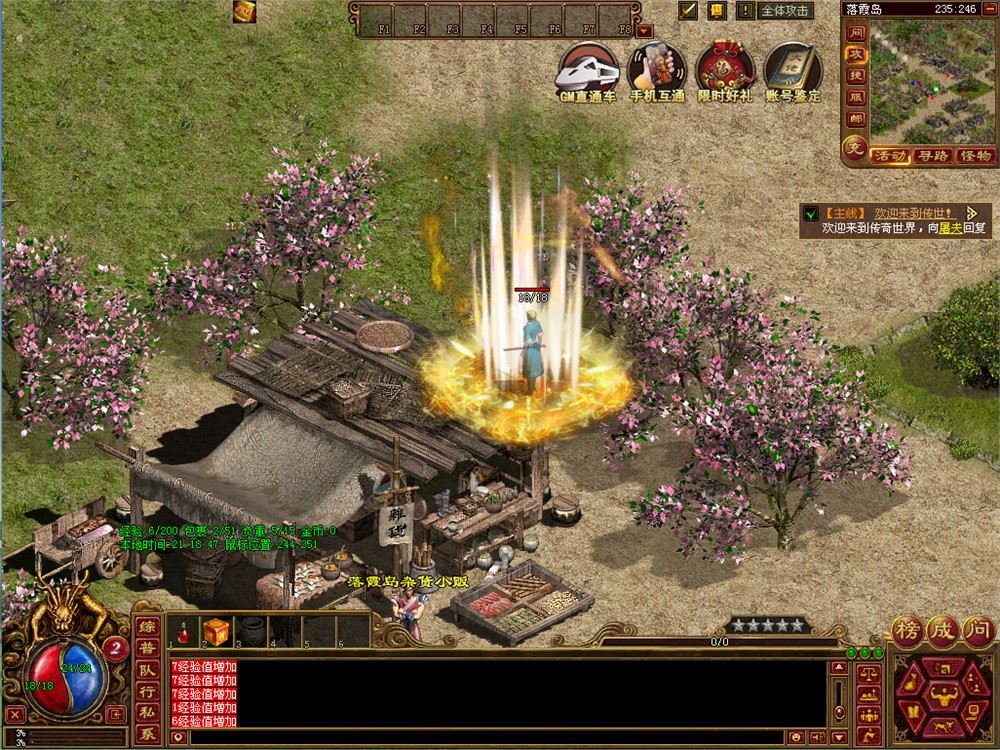
Task: Open the 账号鉴定 book icon
Action: pos(792,68)
